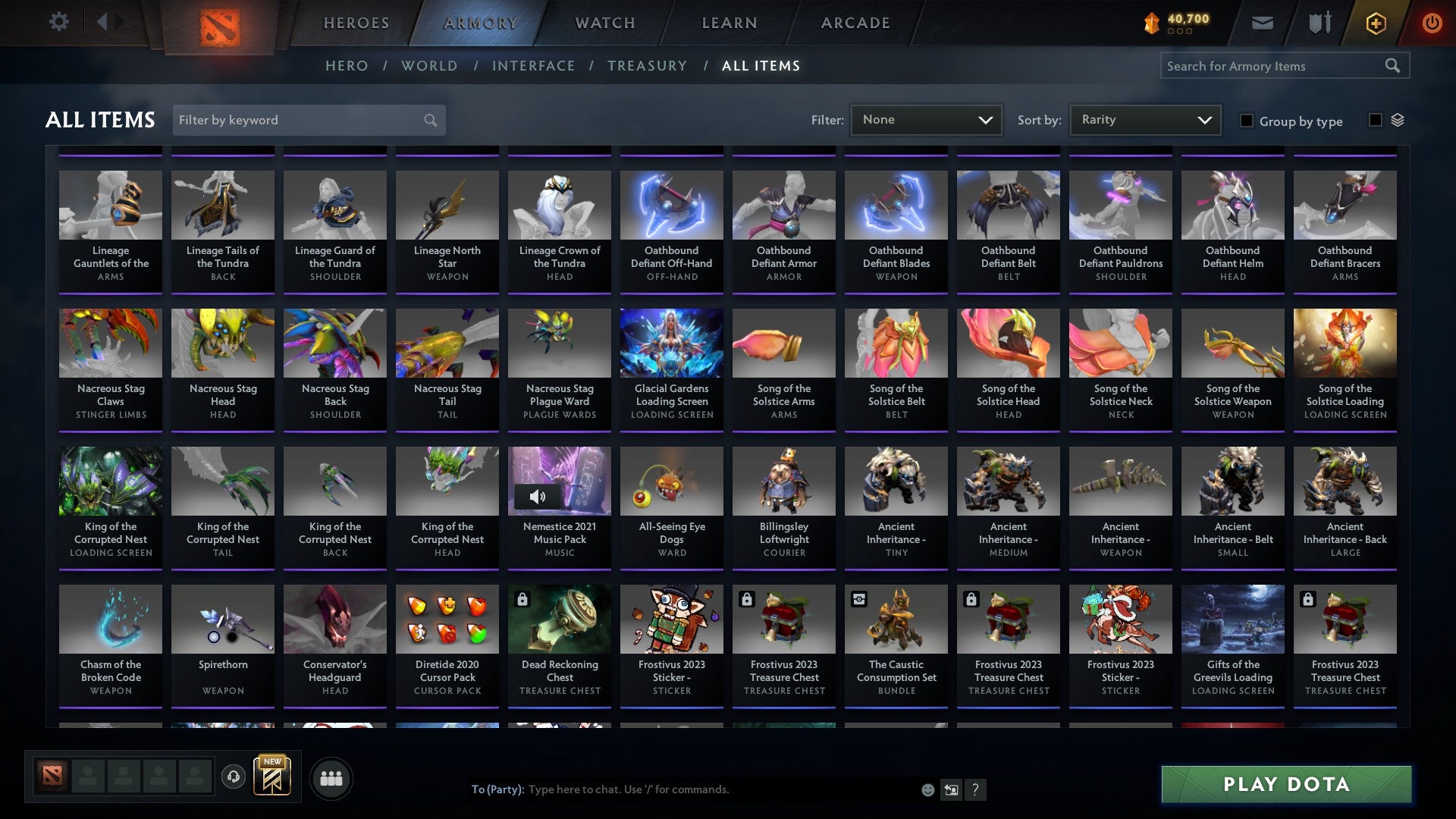1456x819 pixels.
Task: Open the friends list icon near party slots
Action: pos(331,777)
